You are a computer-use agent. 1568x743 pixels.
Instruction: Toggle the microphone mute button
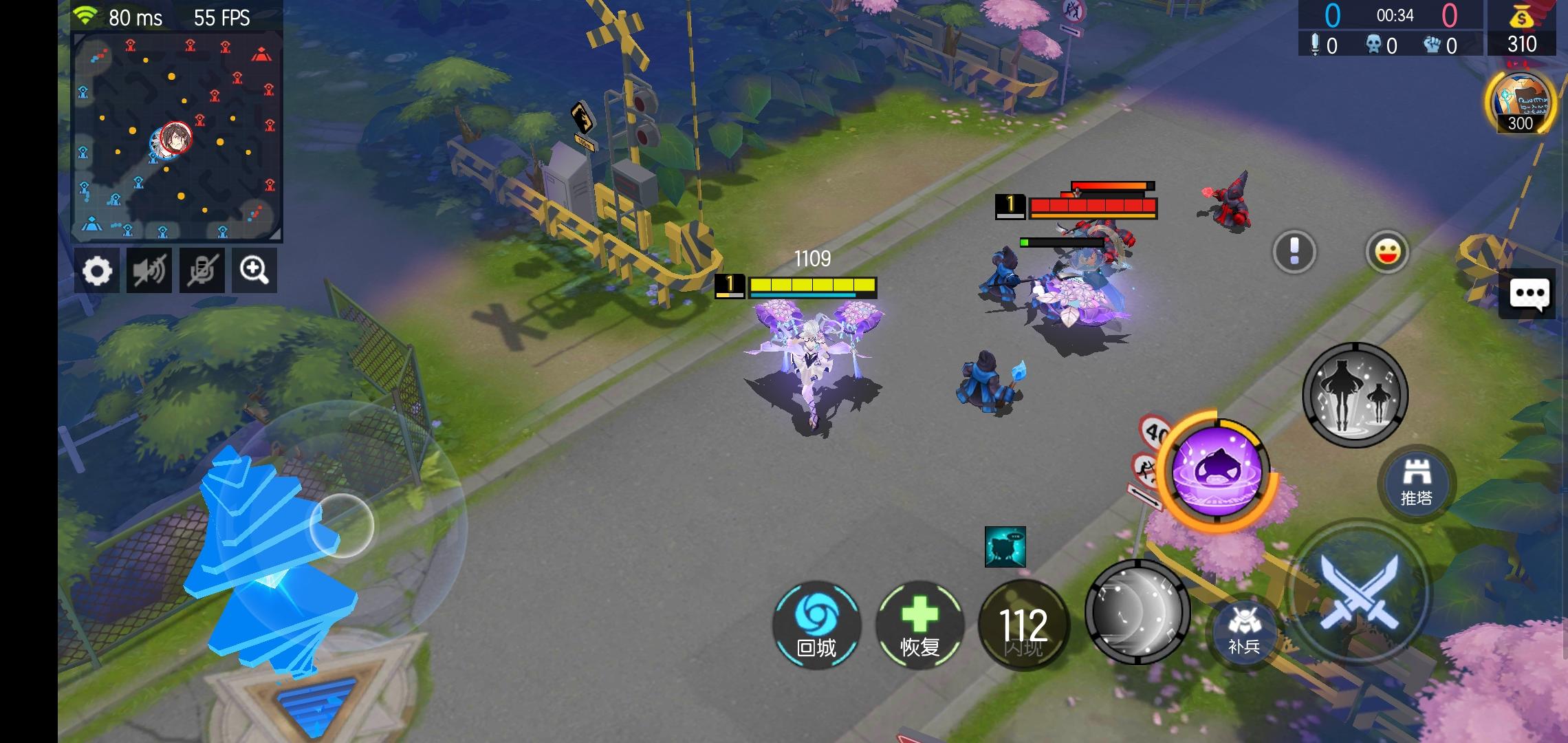click(x=202, y=270)
